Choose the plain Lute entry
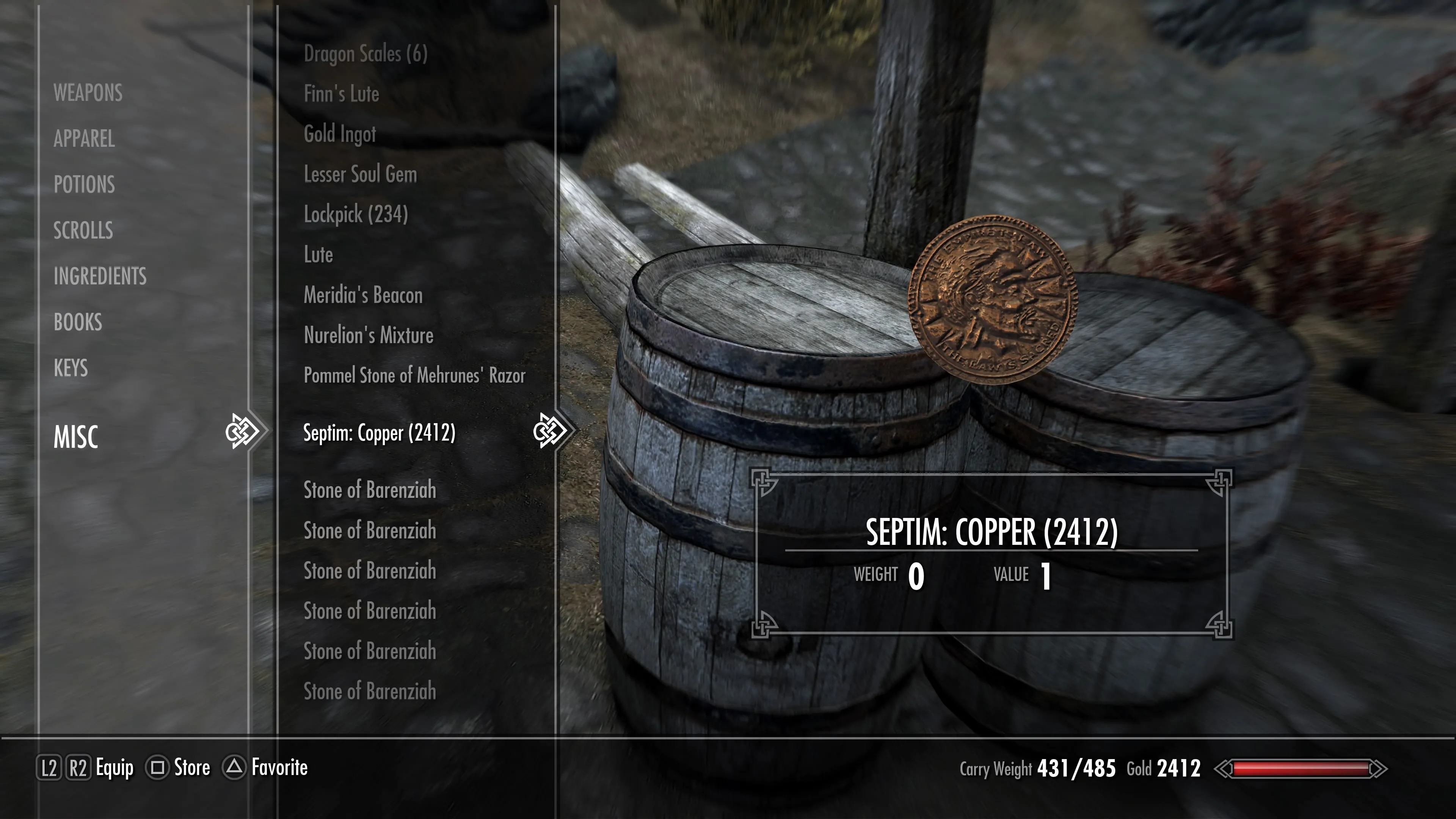Image resolution: width=1456 pixels, height=819 pixels. pos(318,254)
